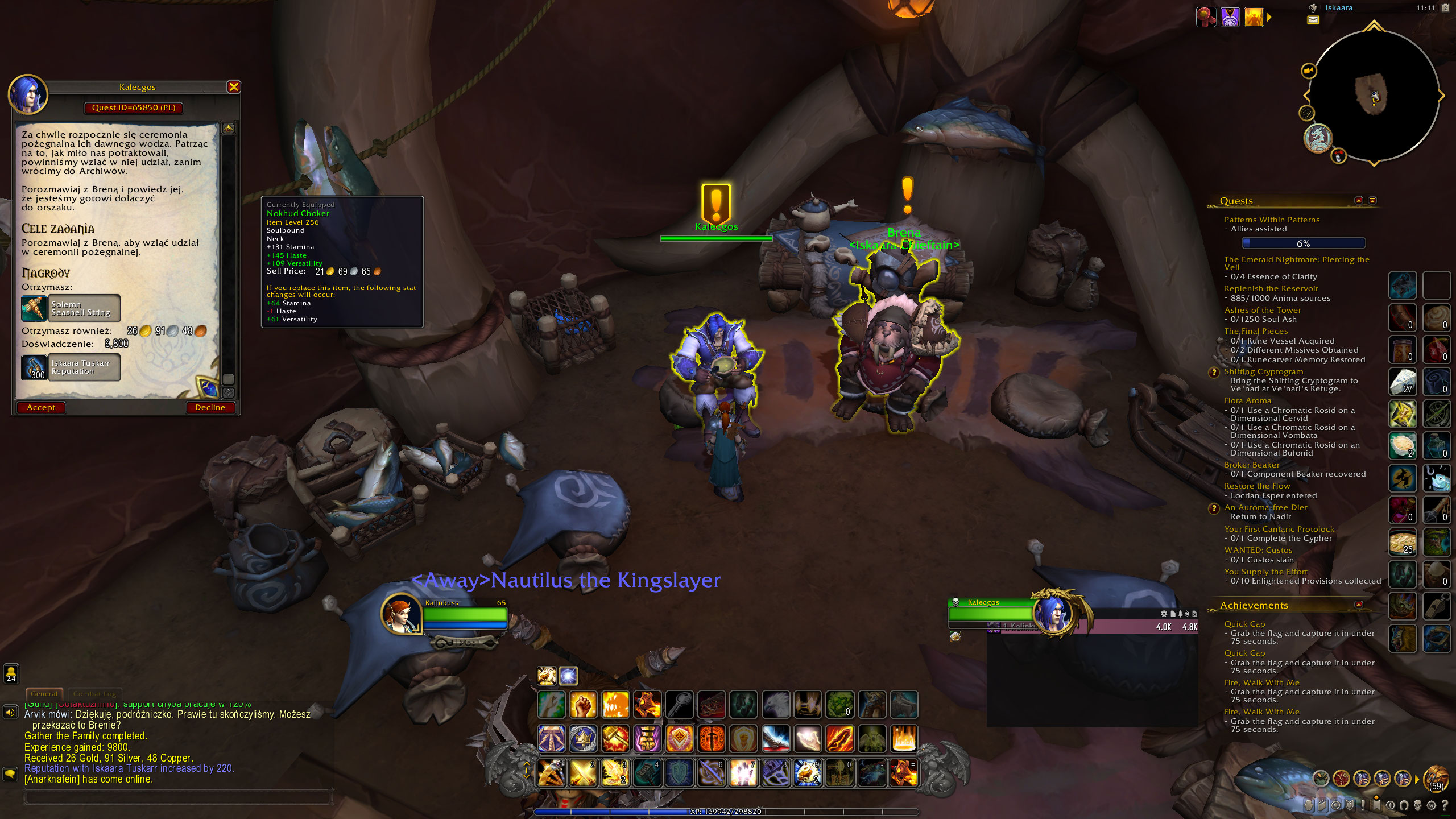Switch to the Combat Log tab
Image resolution: width=1456 pixels, height=819 pixels.
[x=94, y=694]
